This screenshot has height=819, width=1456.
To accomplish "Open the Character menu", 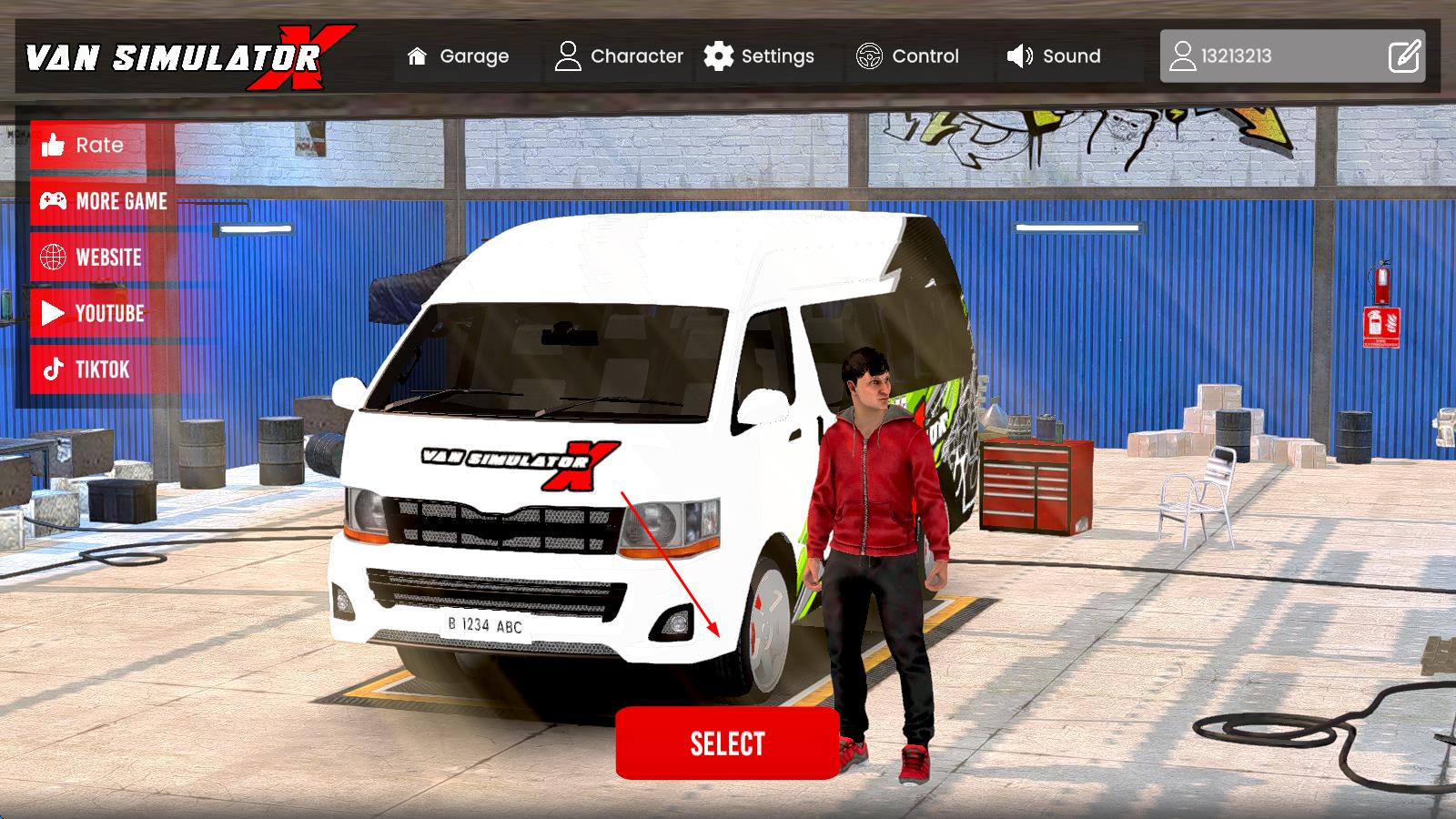I will pos(619,56).
